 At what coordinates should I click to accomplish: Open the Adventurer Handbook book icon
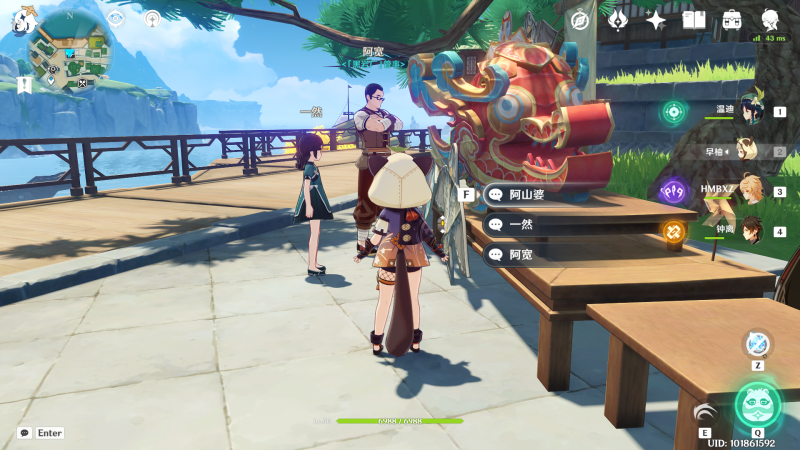coord(694,20)
